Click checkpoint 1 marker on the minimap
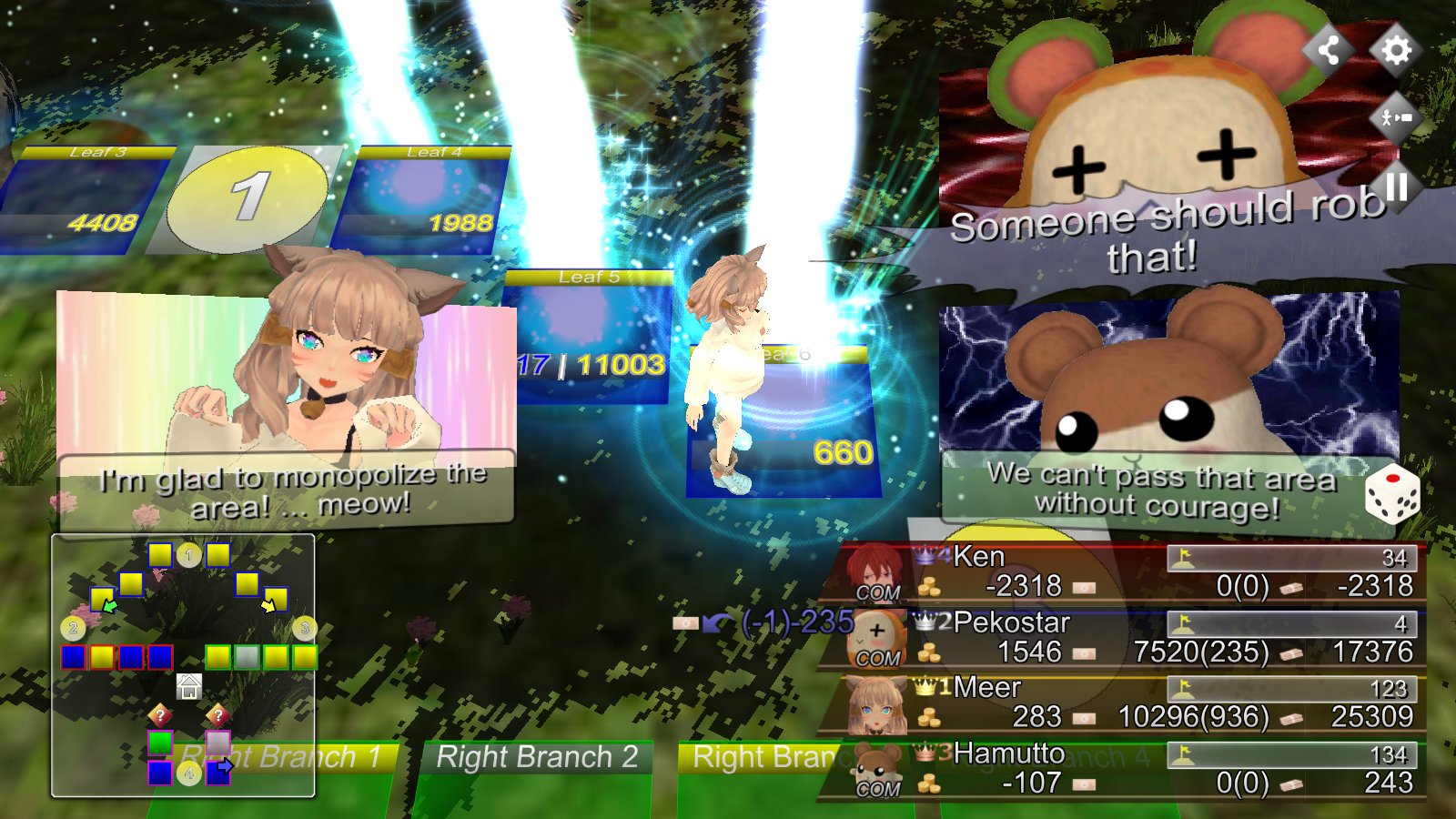Image resolution: width=1456 pixels, height=819 pixels. pyautogui.click(x=188, y=554)
